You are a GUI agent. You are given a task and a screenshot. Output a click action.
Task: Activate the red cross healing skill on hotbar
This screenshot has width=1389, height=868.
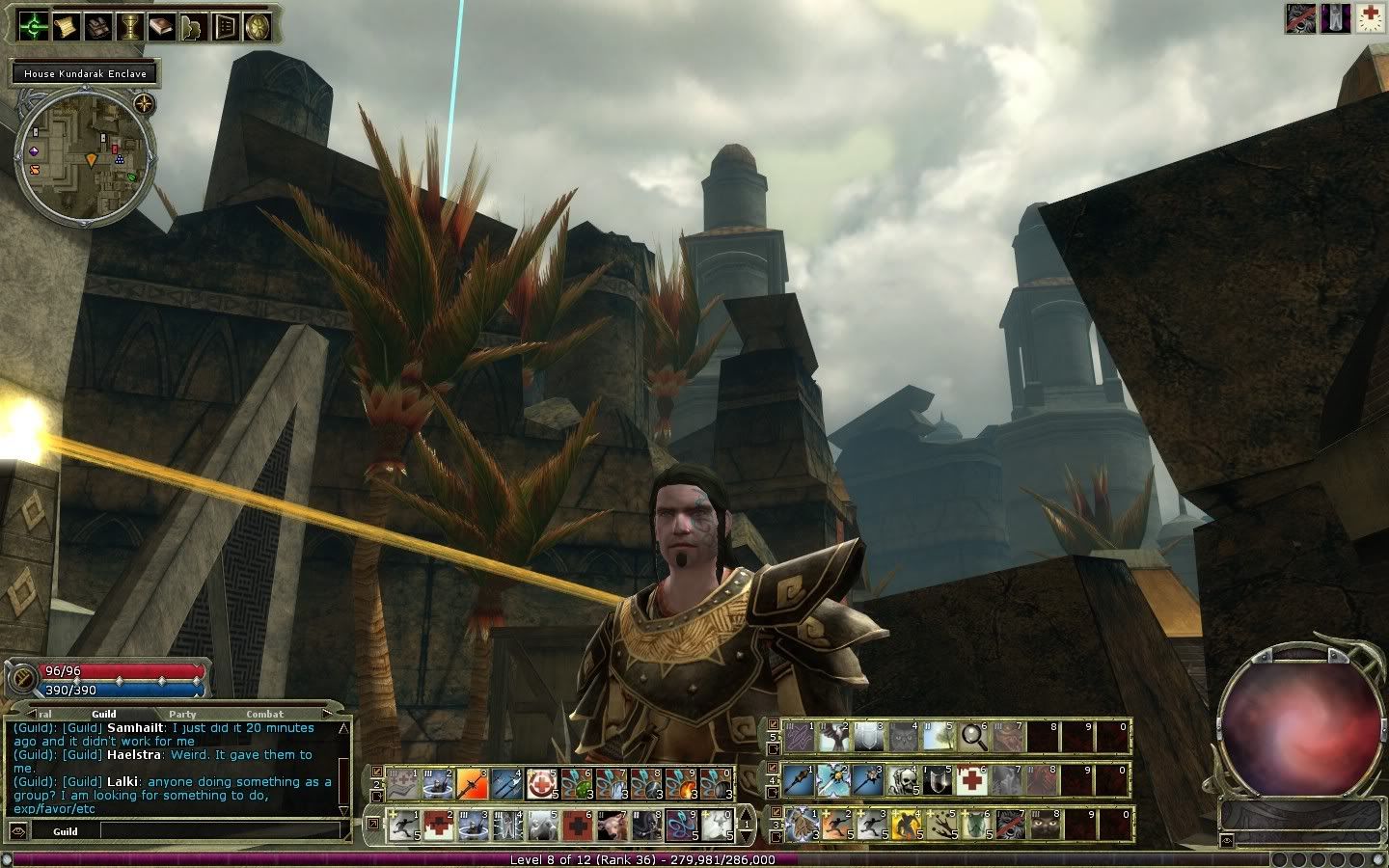click(x=972, y=778)
